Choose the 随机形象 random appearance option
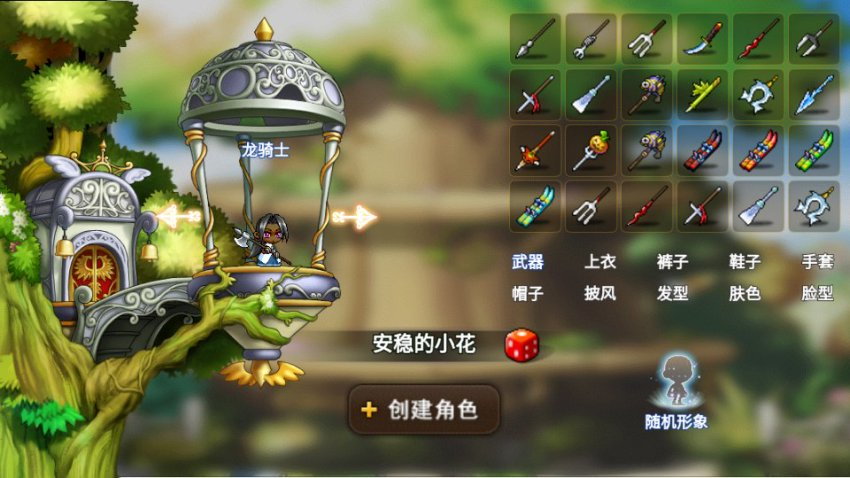The width and height of the screenshot is (850, 478). tap(676, 391)
